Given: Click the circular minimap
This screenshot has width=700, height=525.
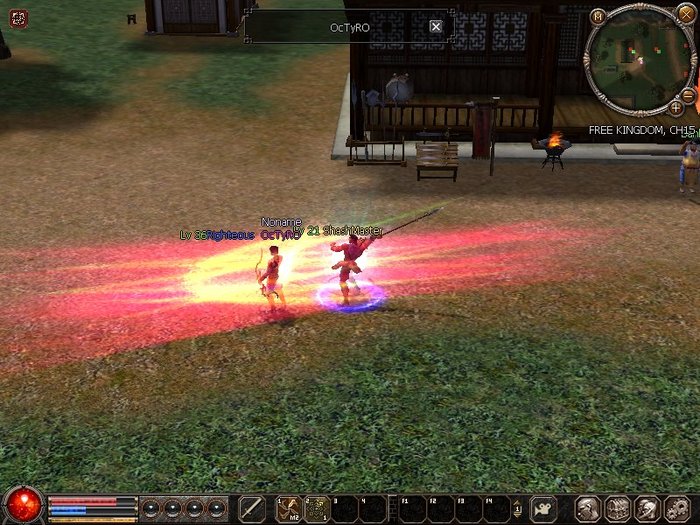Looking at the screenshot, I should point(639,60).
